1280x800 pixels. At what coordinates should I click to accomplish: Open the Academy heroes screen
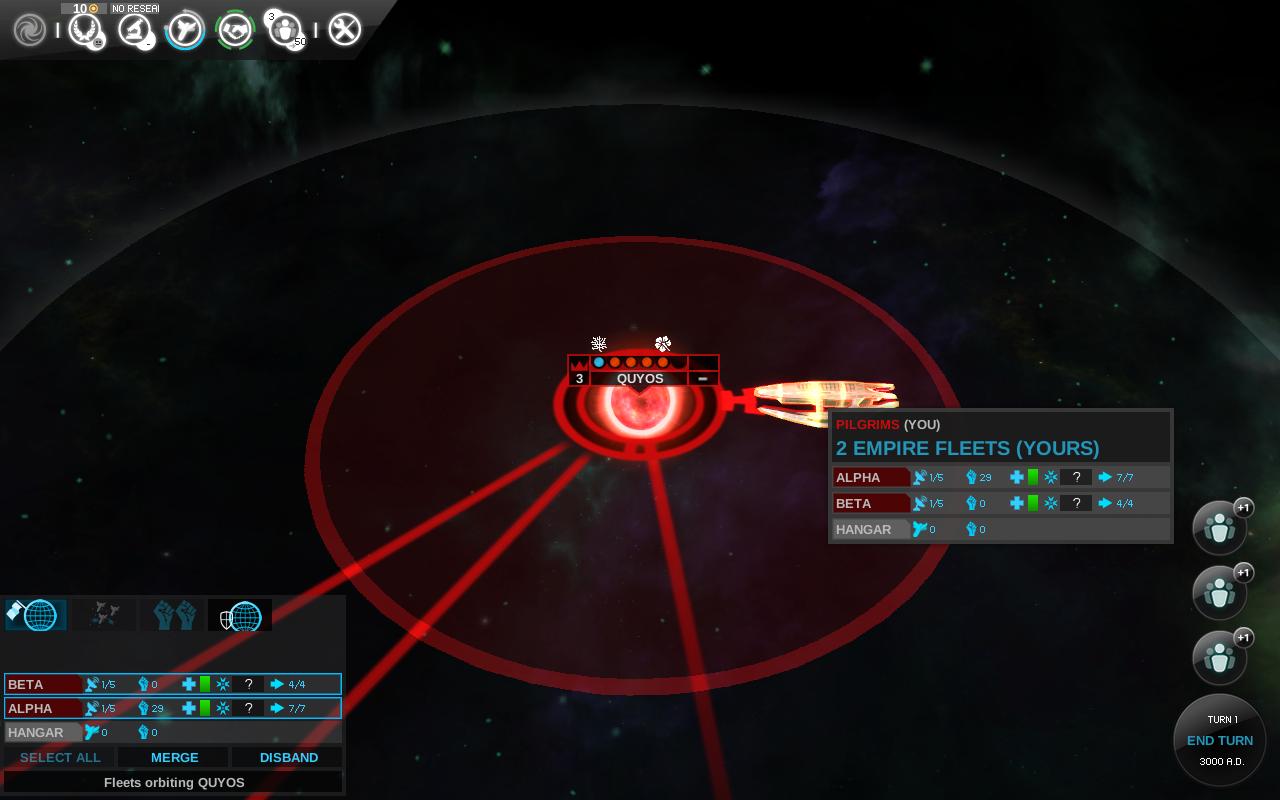click(285, 30)
